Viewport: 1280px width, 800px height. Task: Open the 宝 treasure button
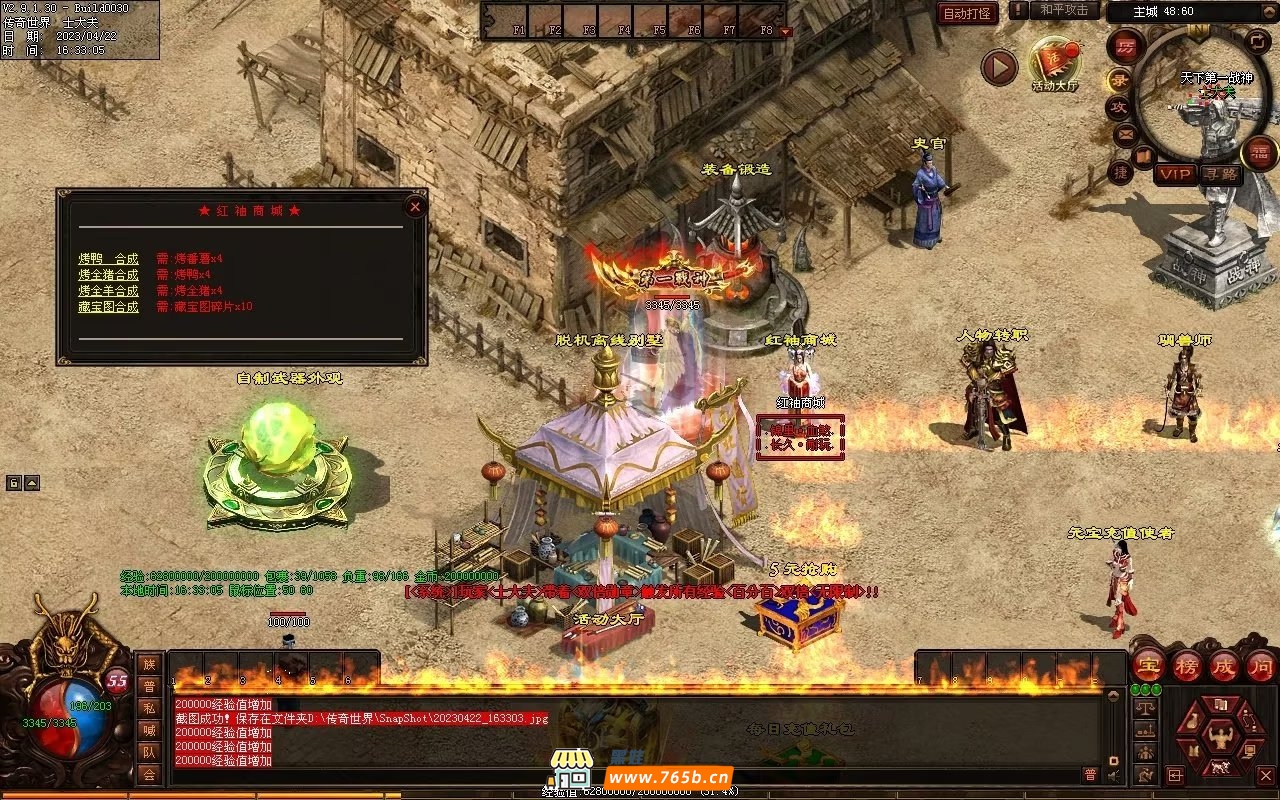click(x=1148, y=665)
